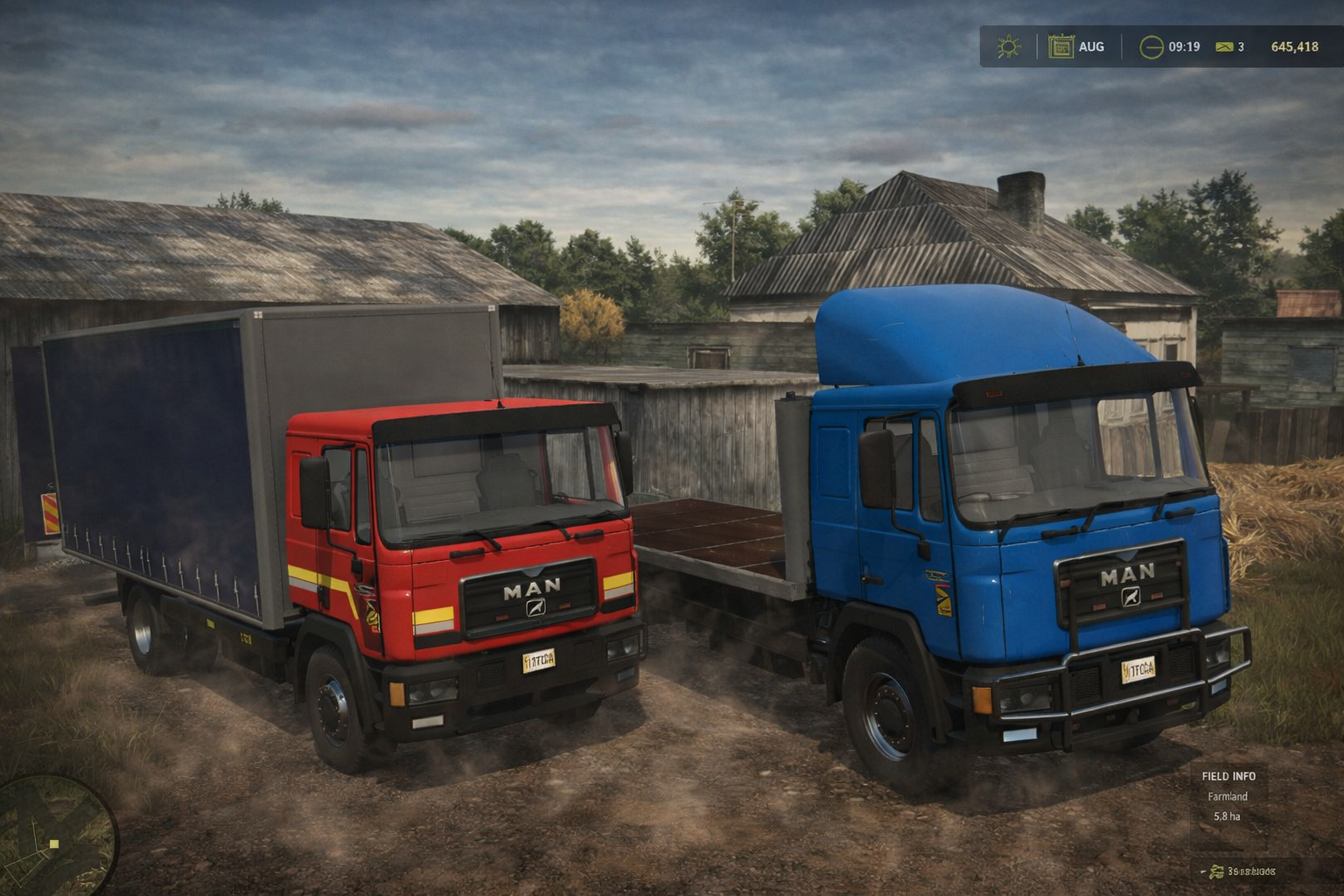Expand the AUG month indicator
This screenshot has width=1344, height=896.
1091,46
